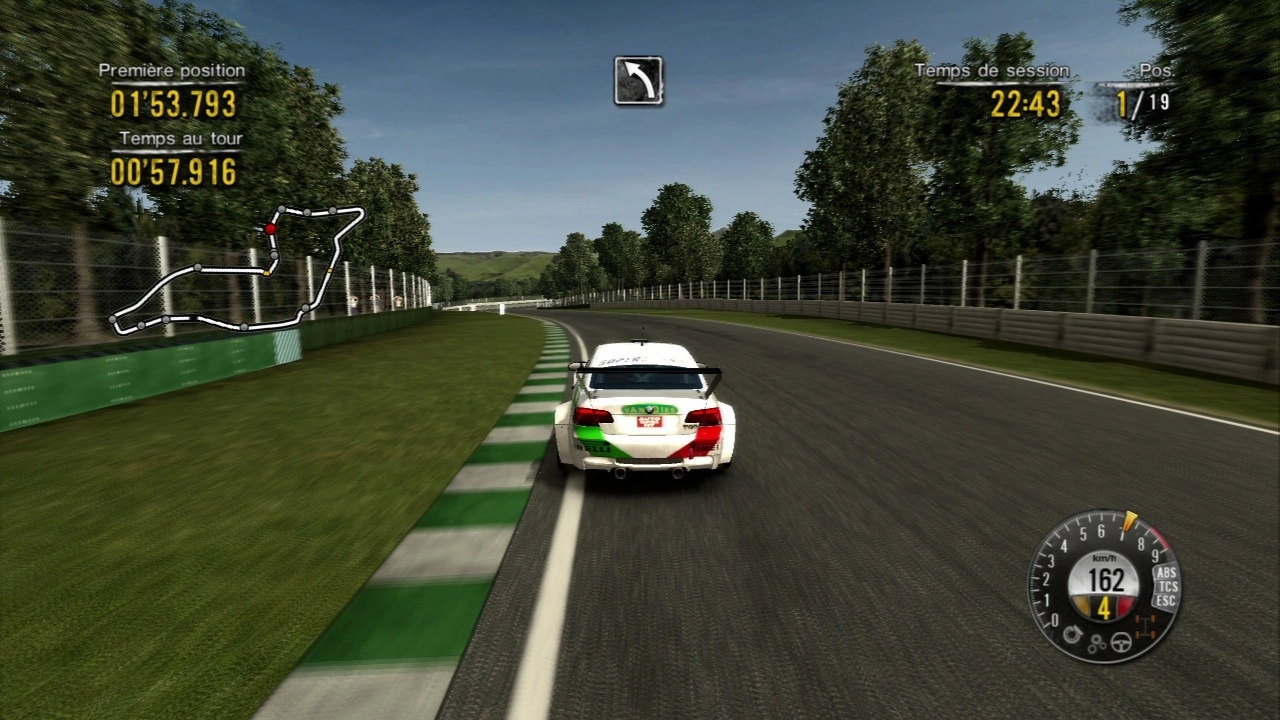Click the track layout minimap

[237, 269]
